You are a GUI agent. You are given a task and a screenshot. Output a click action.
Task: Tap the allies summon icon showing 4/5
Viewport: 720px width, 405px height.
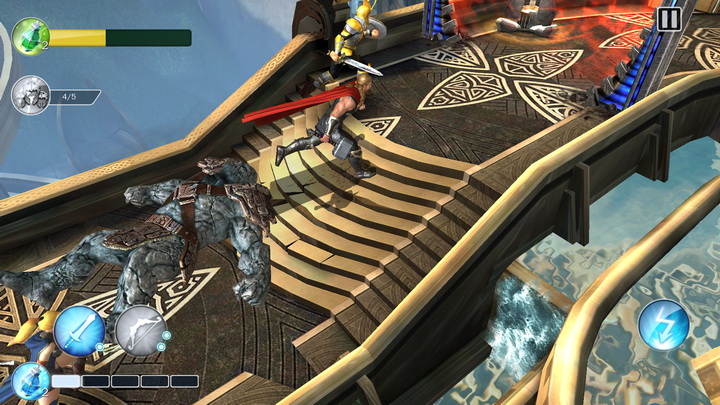point(30,96)
